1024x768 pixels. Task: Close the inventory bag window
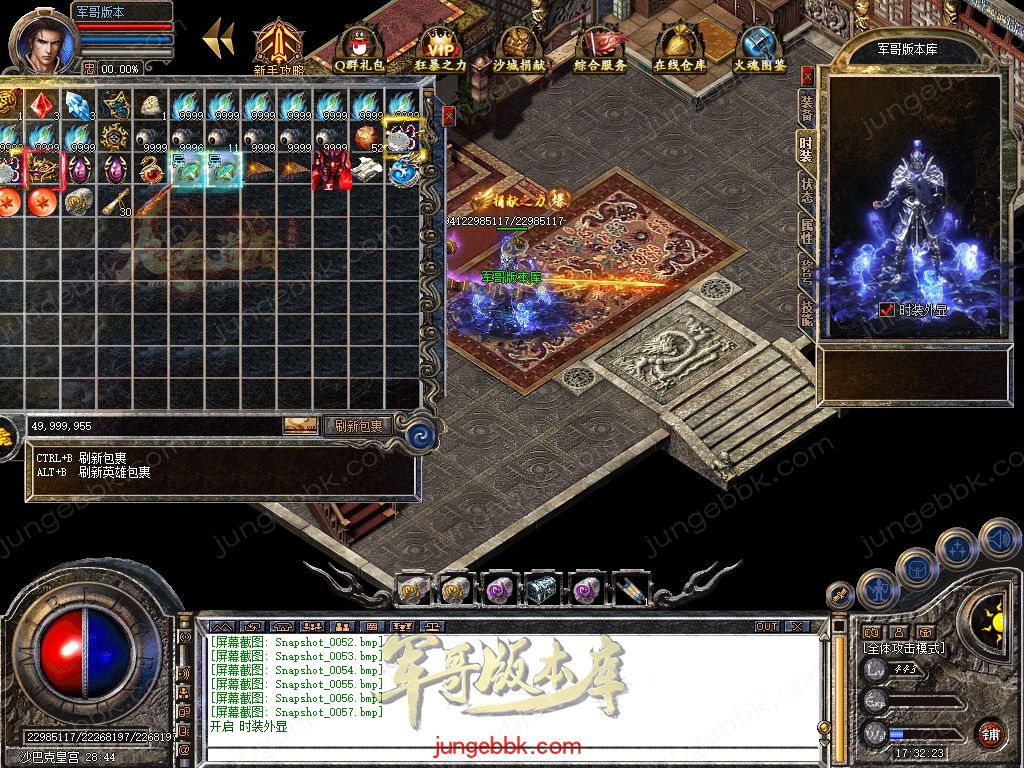[x=448, y=115]
